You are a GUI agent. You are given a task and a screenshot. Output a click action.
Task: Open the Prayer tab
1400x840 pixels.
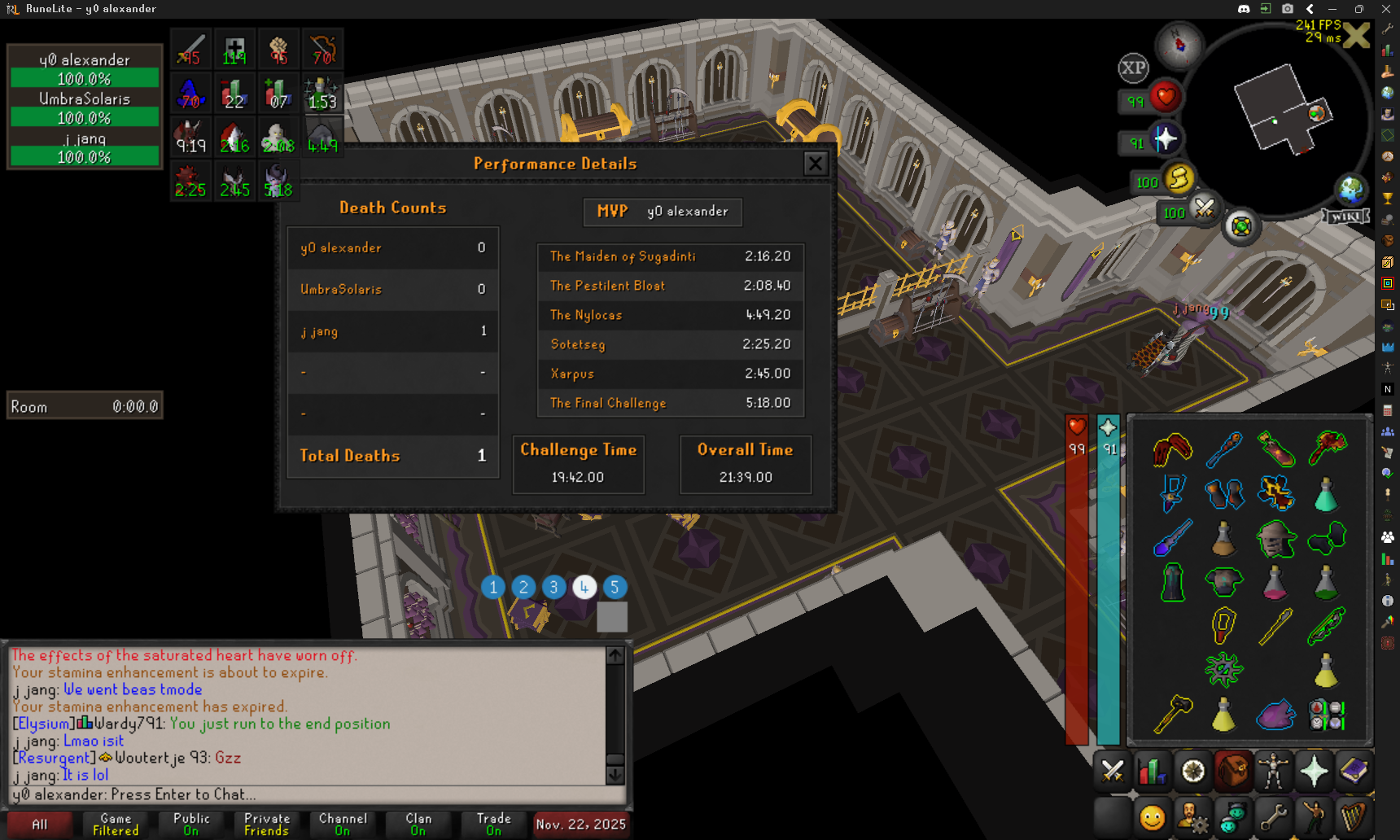[x=1314, y=771]
